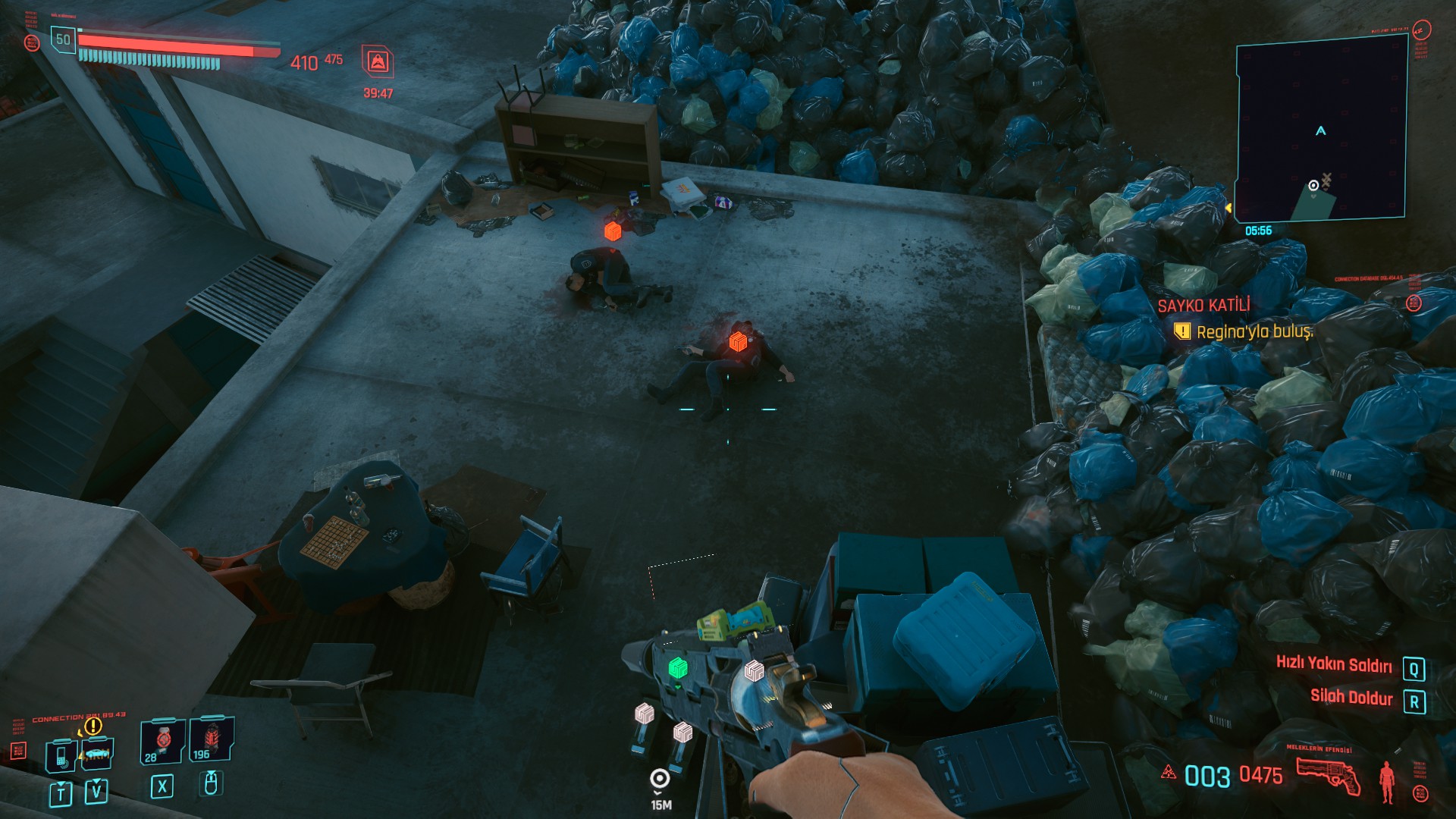Open the phone quick-slot icon
This screenshot has width=1456, height=819.
coord(61,755)
